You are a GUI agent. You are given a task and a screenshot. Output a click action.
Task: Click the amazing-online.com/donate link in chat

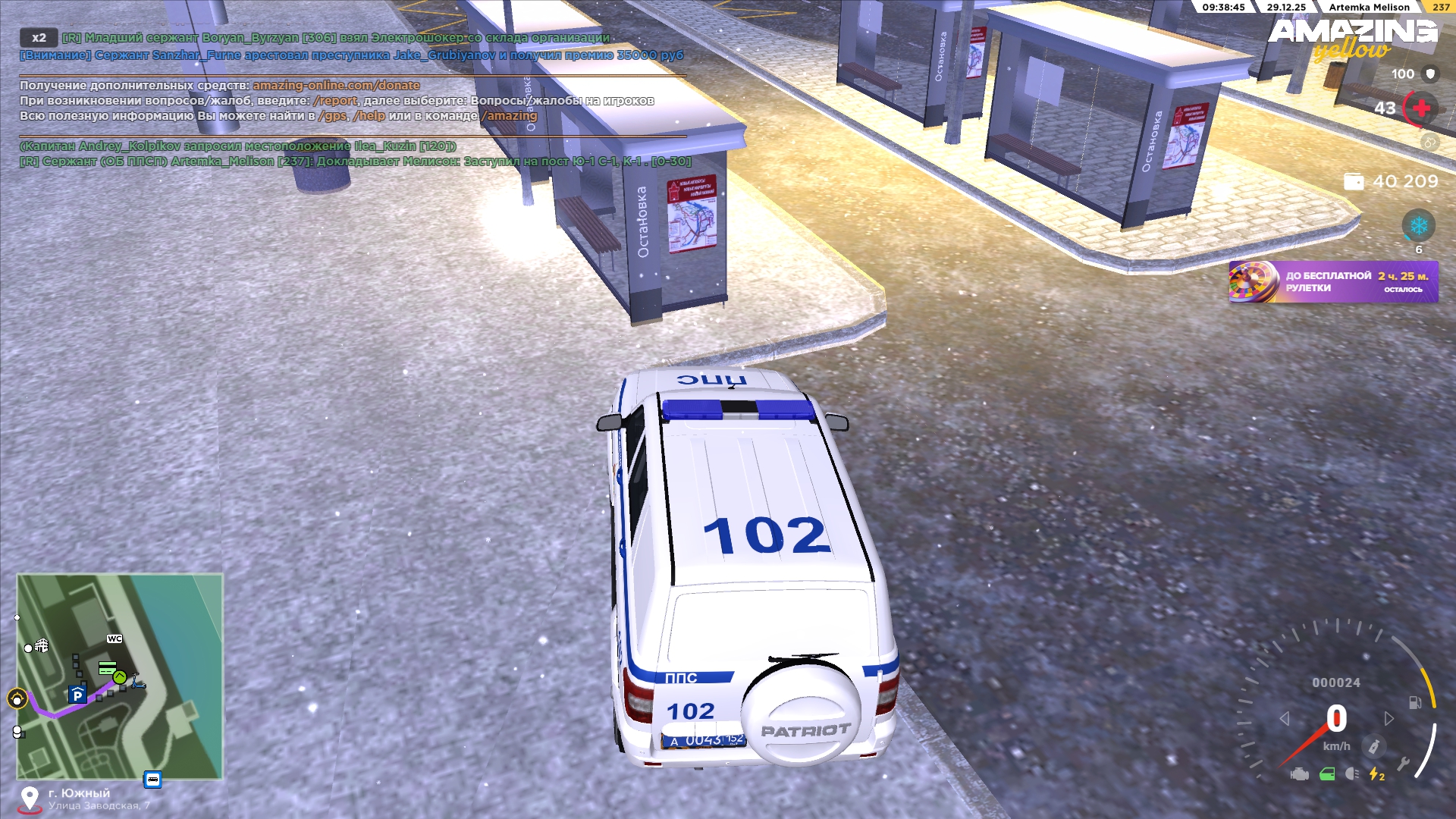(x=336, y=86)
